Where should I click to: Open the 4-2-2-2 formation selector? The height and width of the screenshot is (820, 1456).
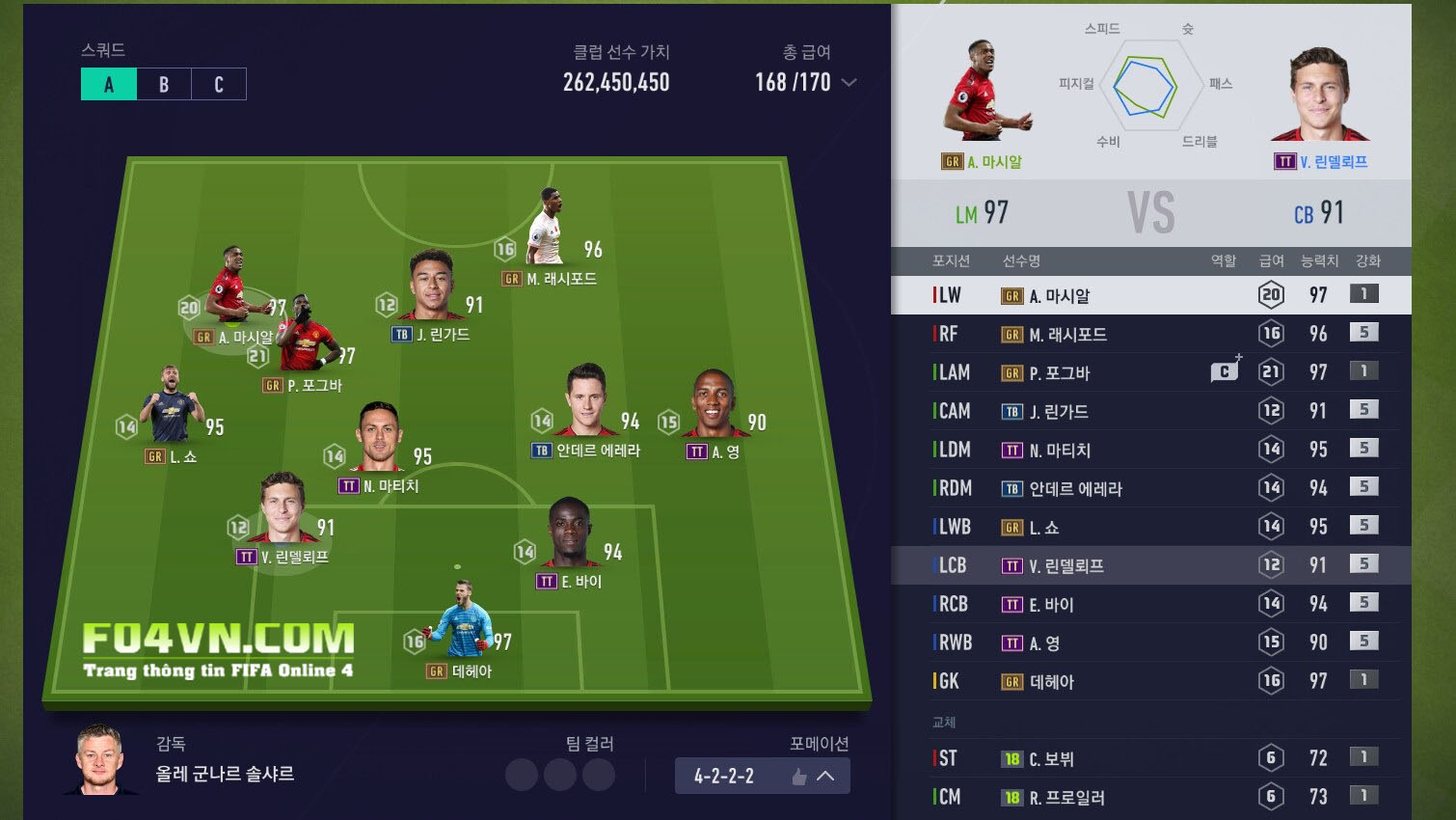762,776
